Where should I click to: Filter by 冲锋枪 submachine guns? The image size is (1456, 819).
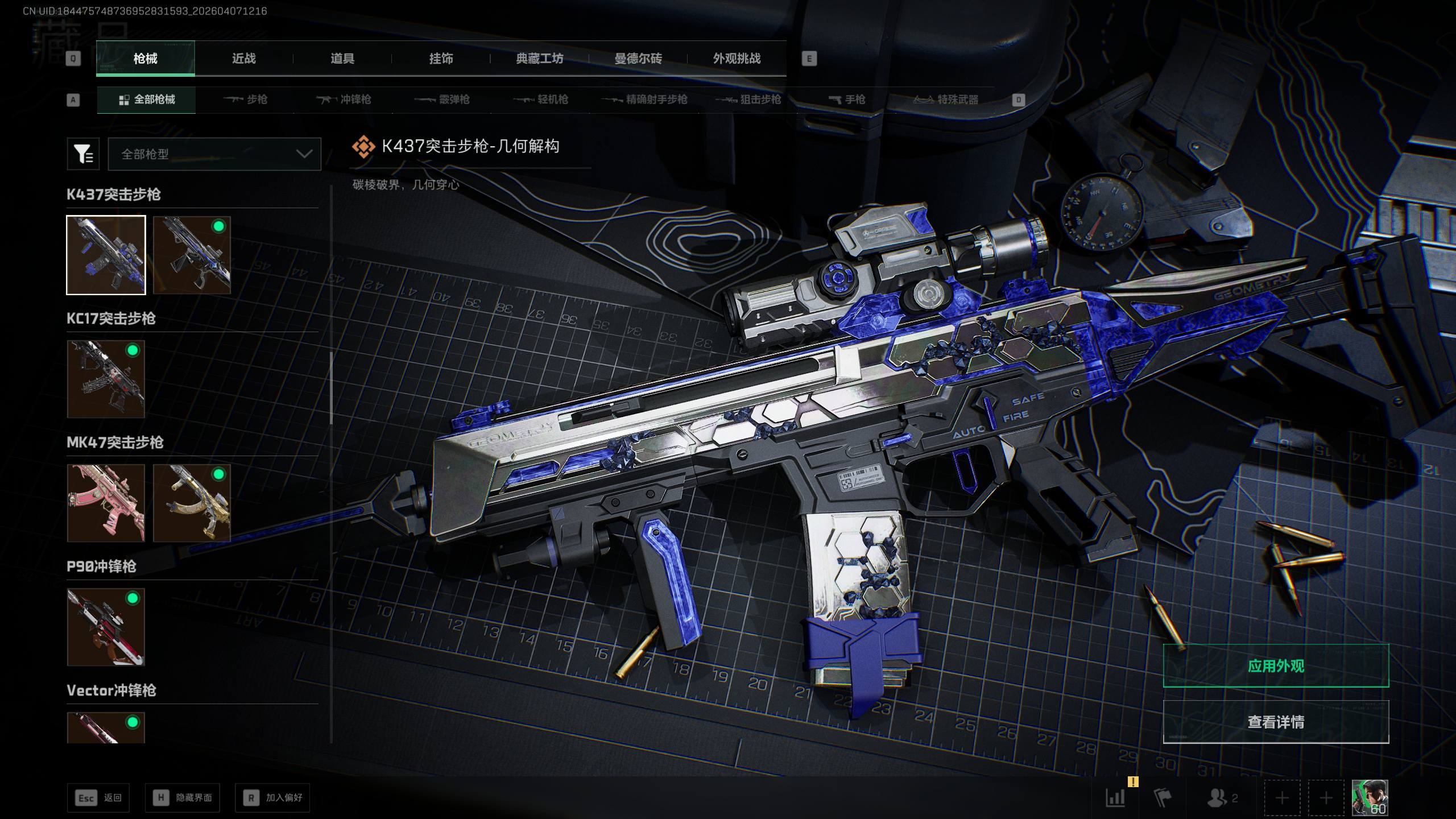coord(344,100)
